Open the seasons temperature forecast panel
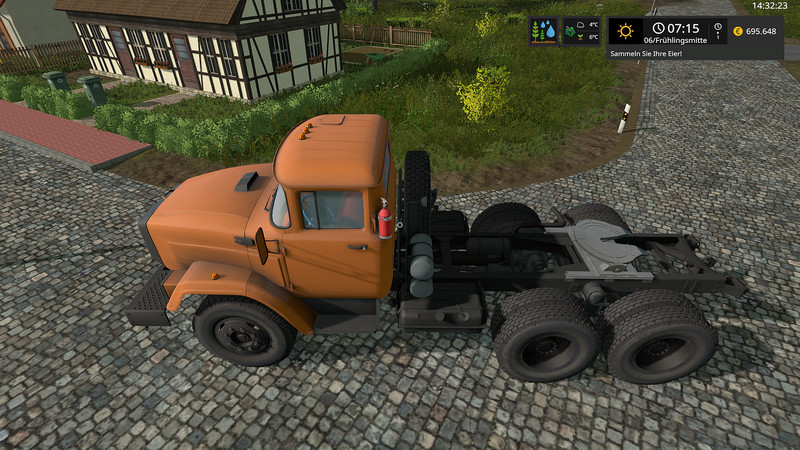 click(x=581, y=31)
